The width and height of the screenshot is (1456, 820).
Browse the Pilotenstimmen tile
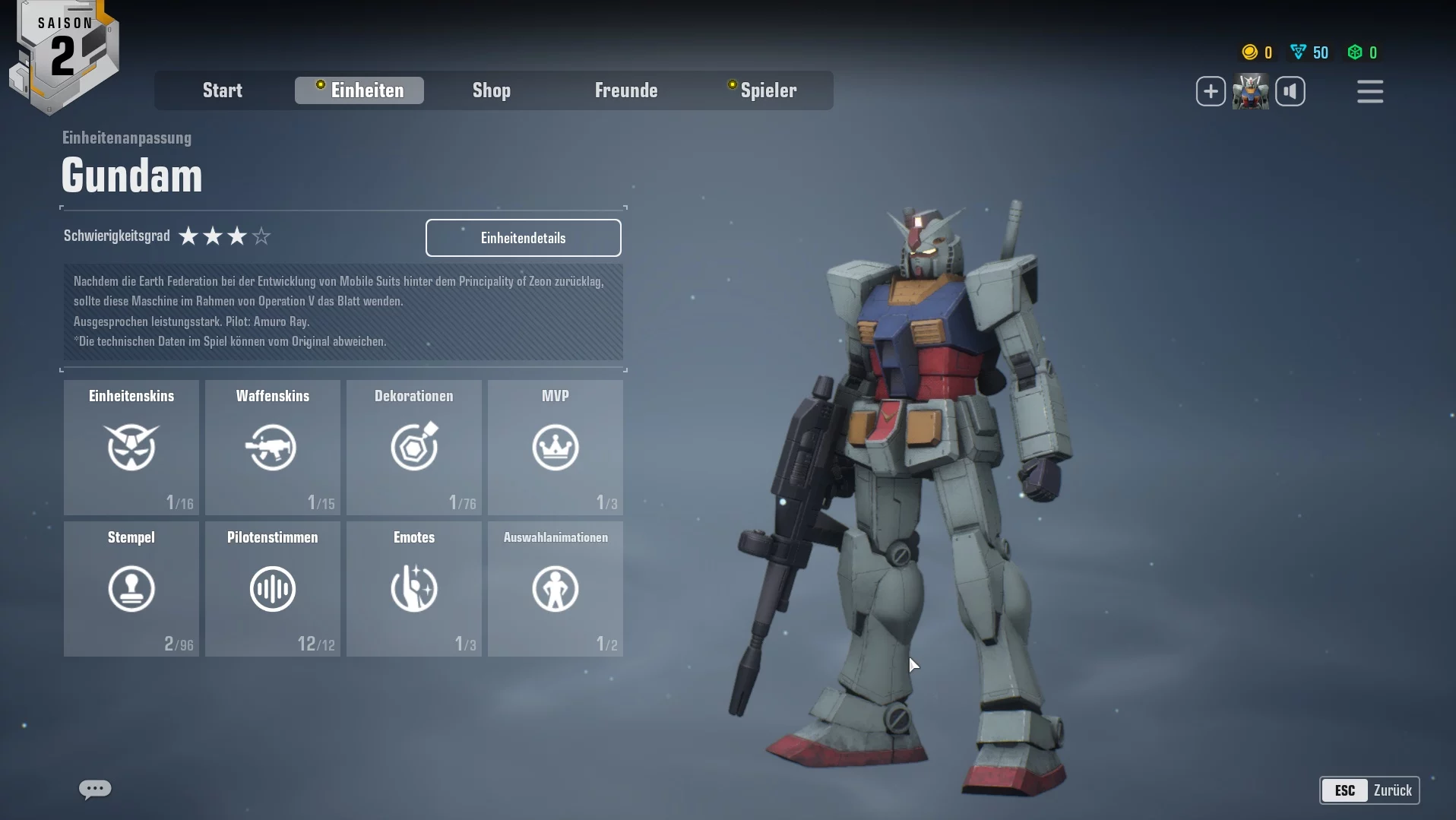pos(273,589)
